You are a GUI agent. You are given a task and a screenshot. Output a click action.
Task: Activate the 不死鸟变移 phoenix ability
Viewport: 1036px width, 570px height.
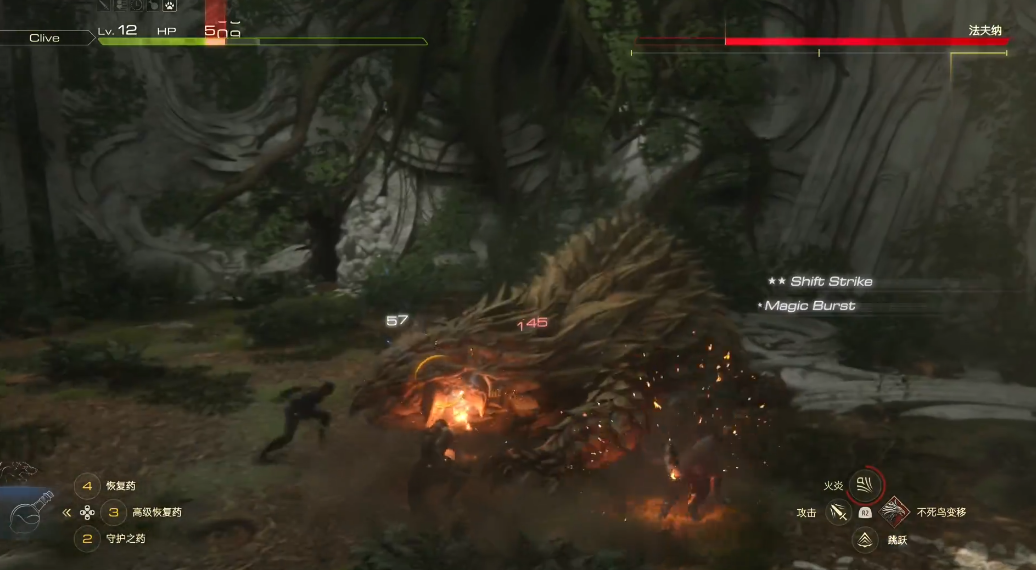tap(894, 512)
